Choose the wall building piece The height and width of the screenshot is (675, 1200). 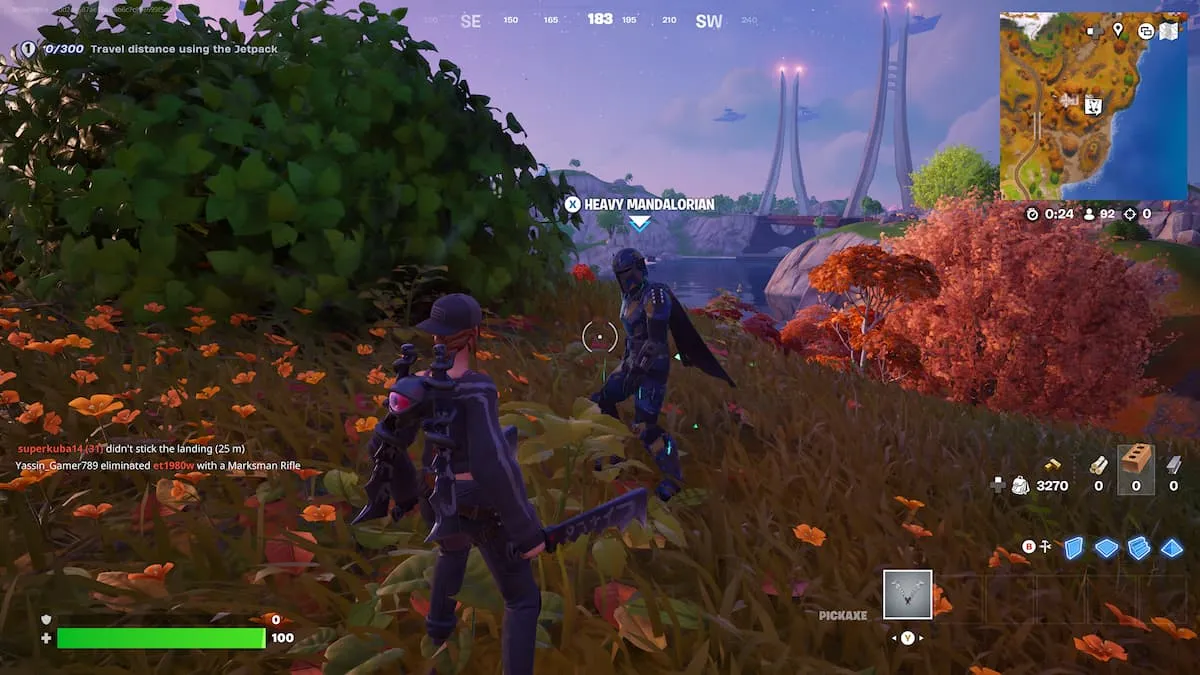pos(1073,547)
